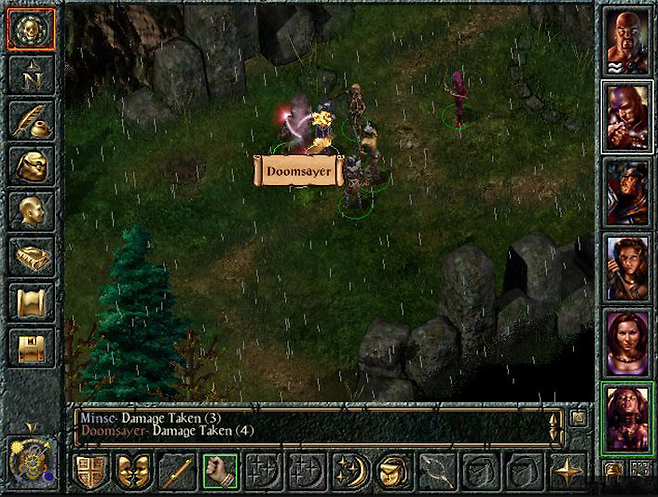Click the skull emblem button
The width and height of the screenshot is (658, 497).
pos(29,30)
